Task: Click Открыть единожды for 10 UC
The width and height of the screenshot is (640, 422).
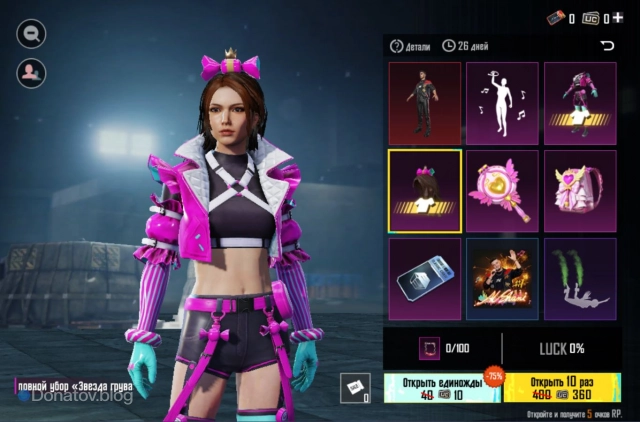Action: [x=441, y=389]
